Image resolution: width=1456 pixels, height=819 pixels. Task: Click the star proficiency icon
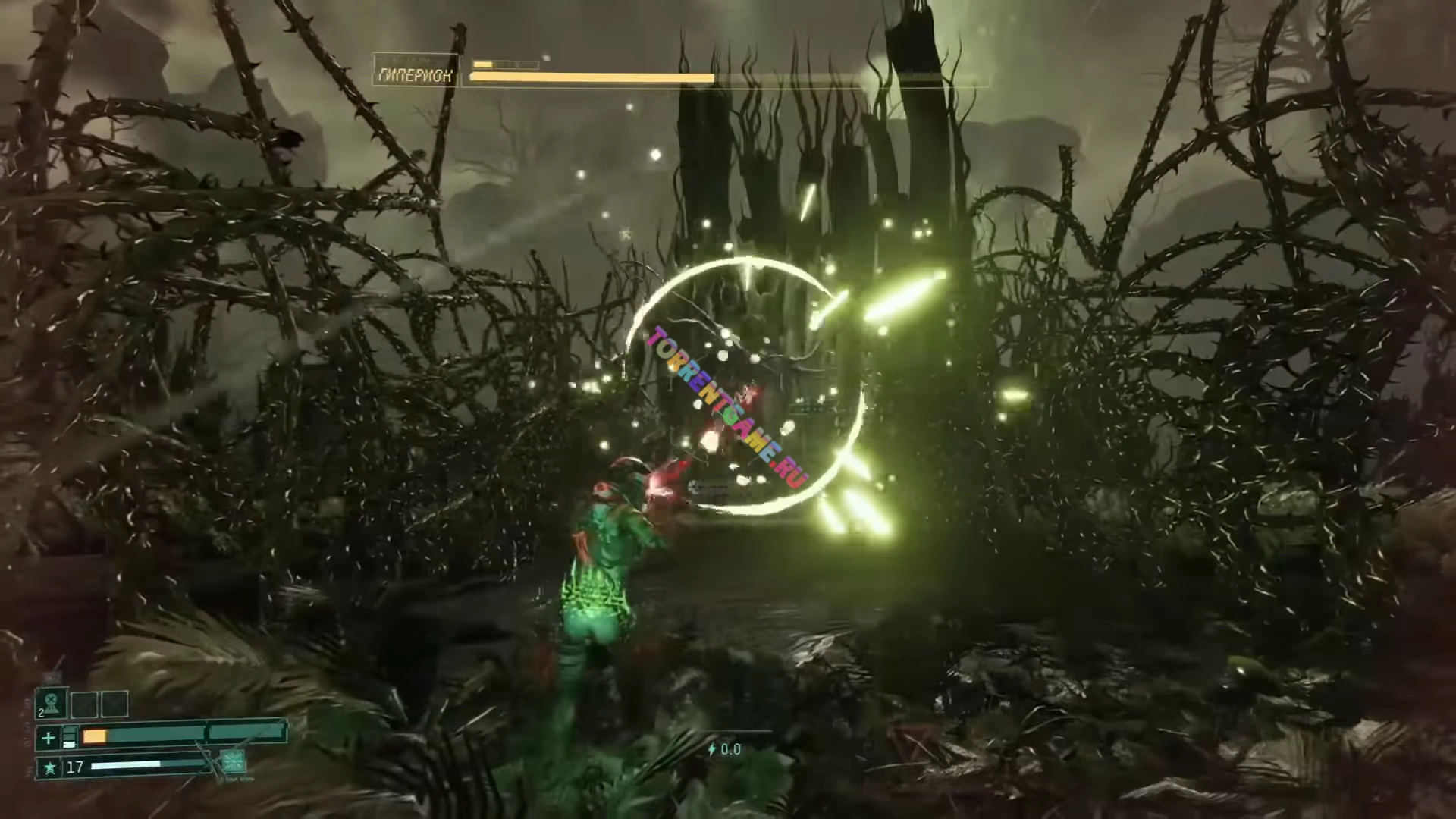click(x=49, y=767)
